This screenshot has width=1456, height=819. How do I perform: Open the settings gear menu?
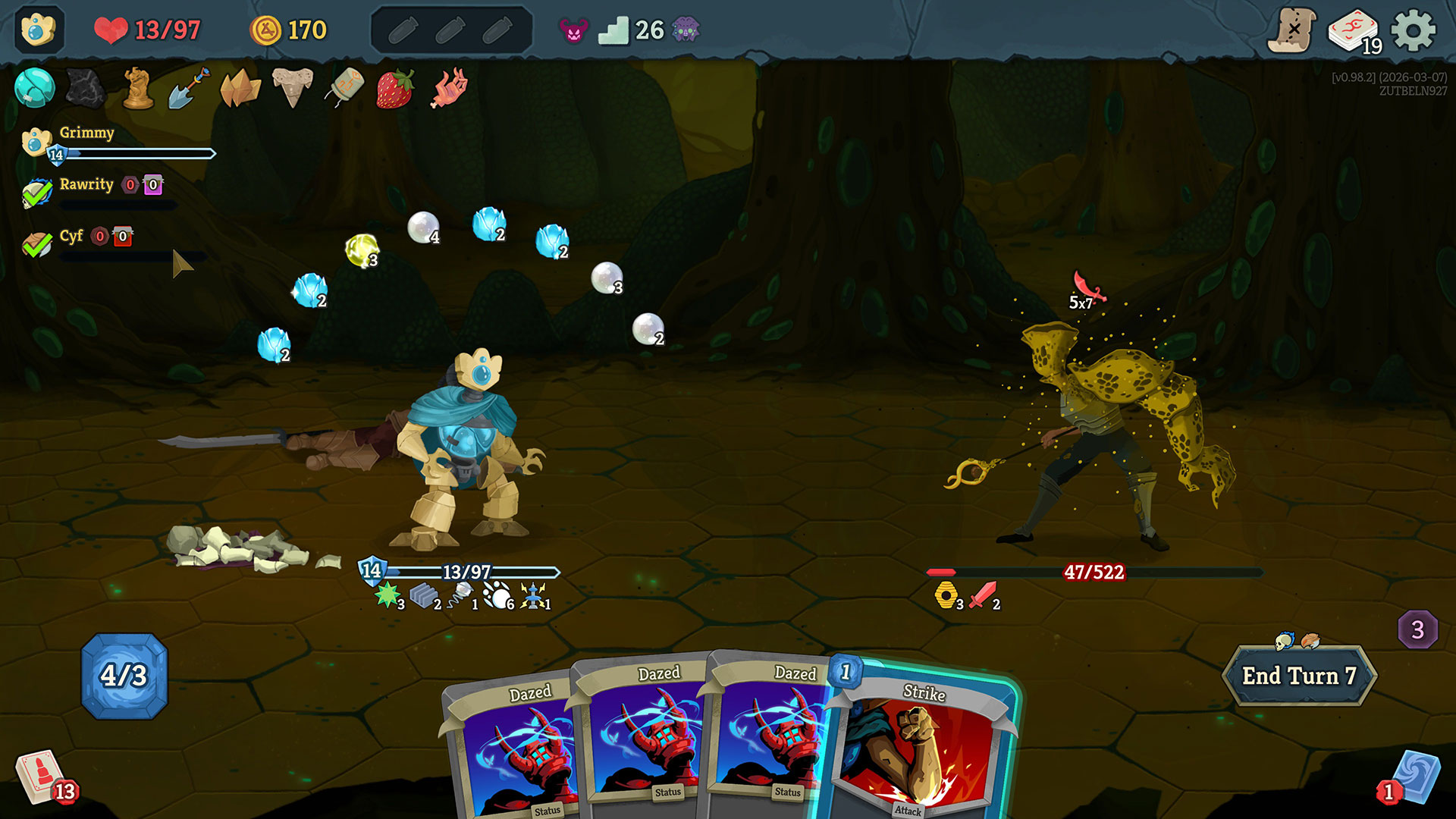(x=1413, y=30)
